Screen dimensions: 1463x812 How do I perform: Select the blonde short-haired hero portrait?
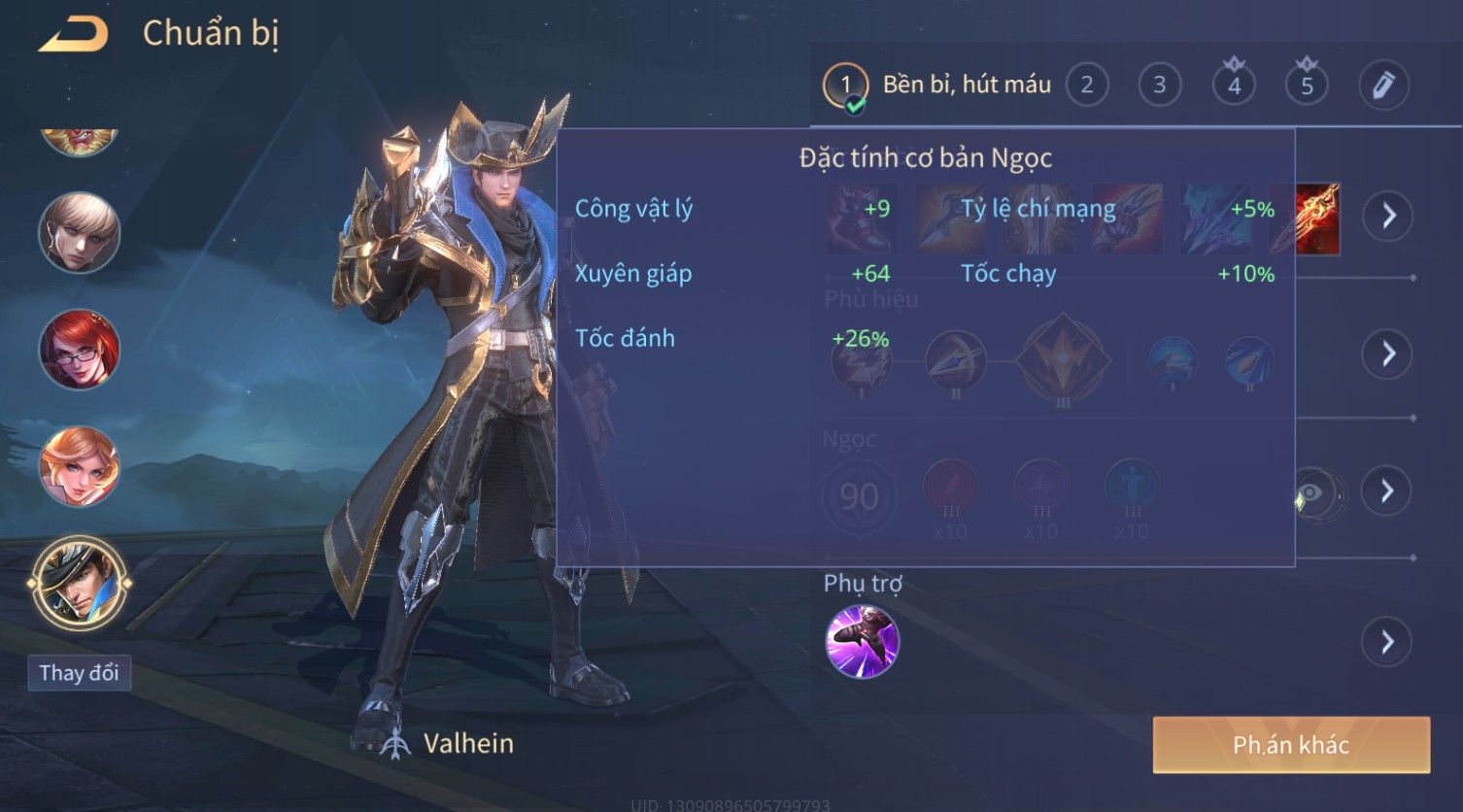click(80, 233)
